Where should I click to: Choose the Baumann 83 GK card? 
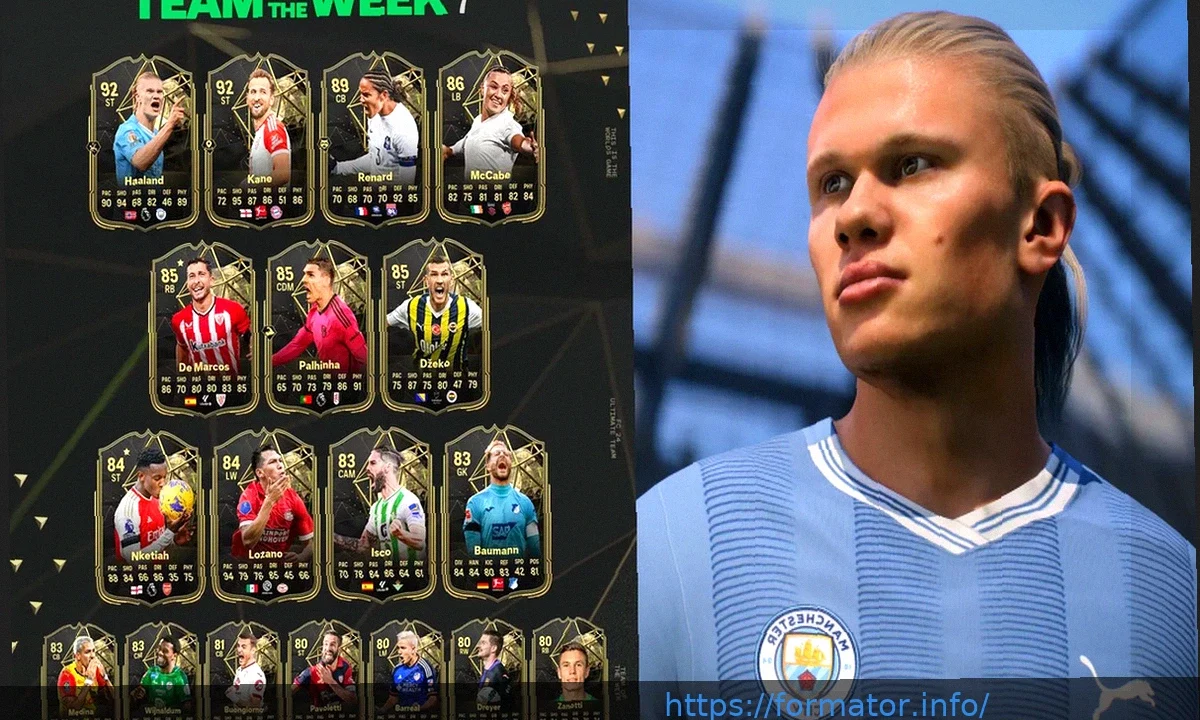click(x=496, y=513)
